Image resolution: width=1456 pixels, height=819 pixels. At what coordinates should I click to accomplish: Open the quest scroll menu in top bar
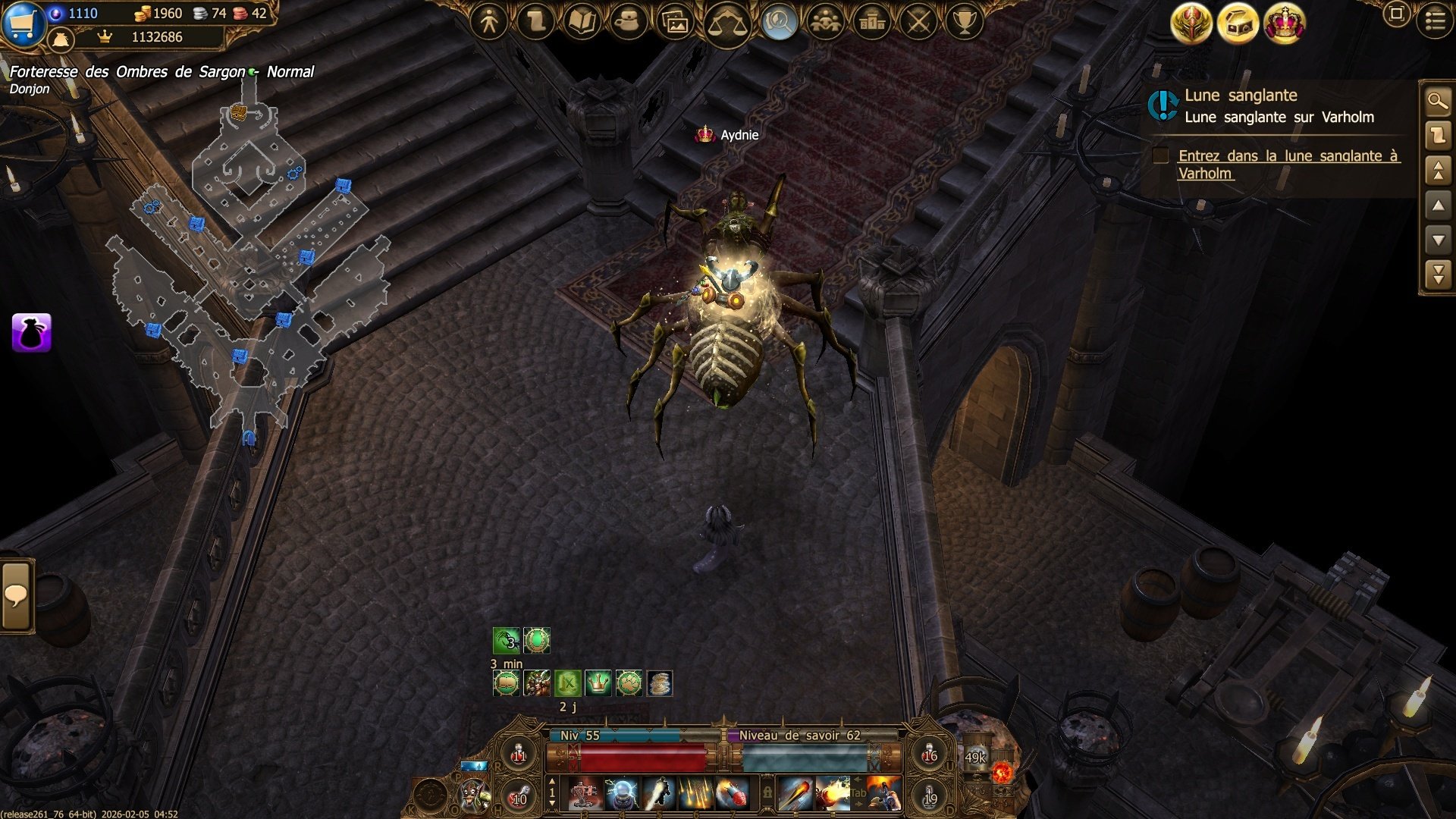point(535,22)
